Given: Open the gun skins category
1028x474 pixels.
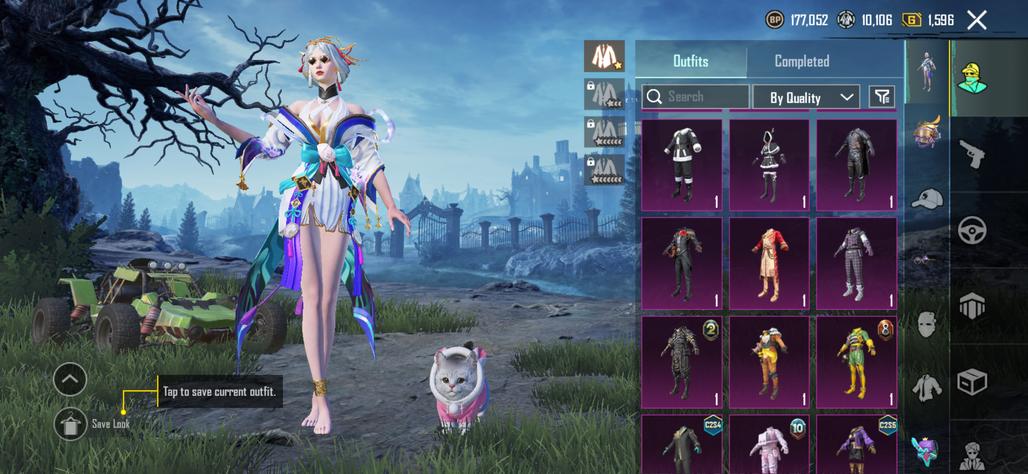Looking at the screenshot, I should click(x=971, y=153).
